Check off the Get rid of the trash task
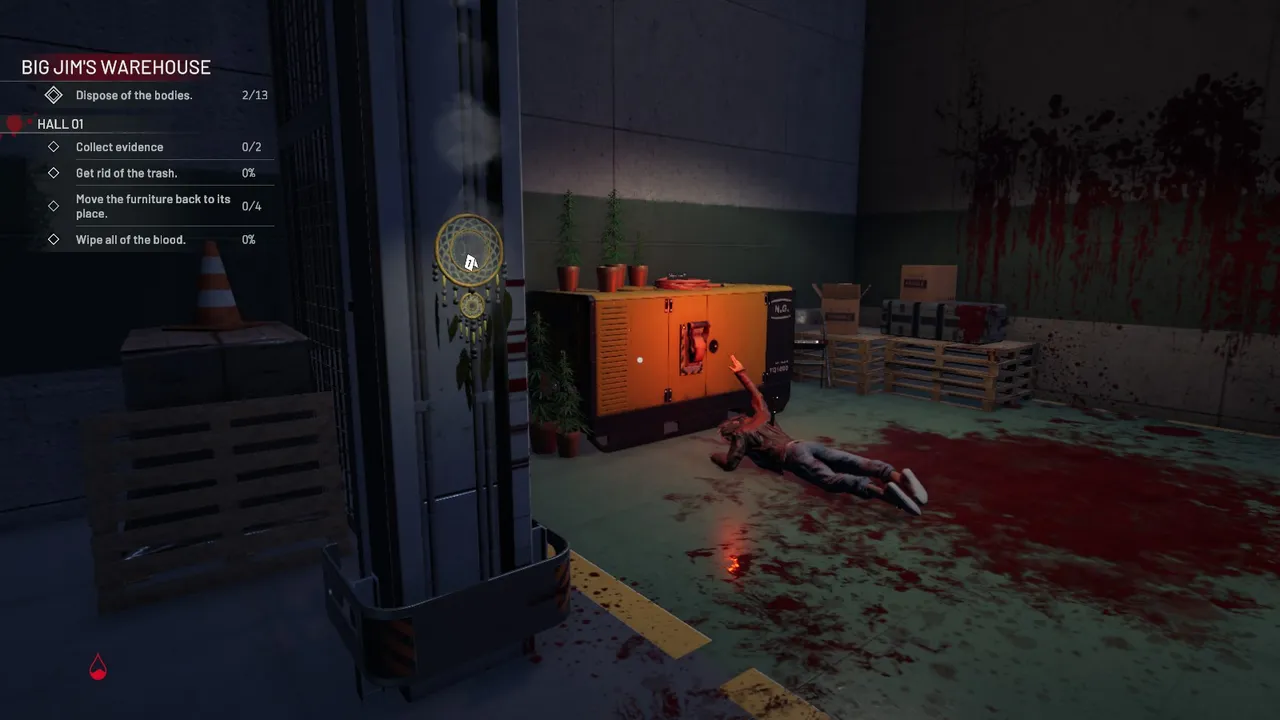This screenshot has height=720, width=1280. pos(126,172)
